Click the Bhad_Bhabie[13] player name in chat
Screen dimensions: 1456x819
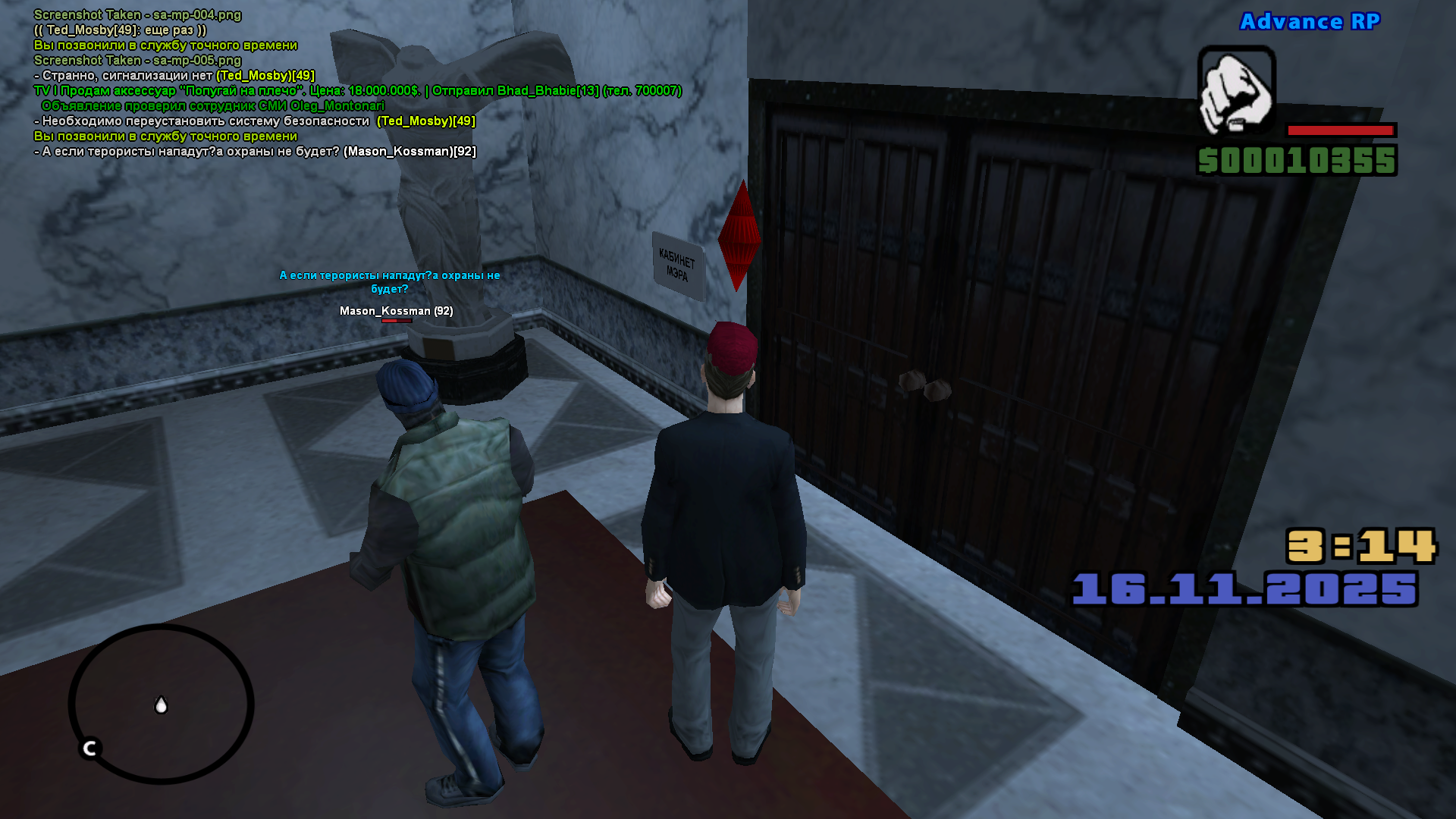[548, 91]
